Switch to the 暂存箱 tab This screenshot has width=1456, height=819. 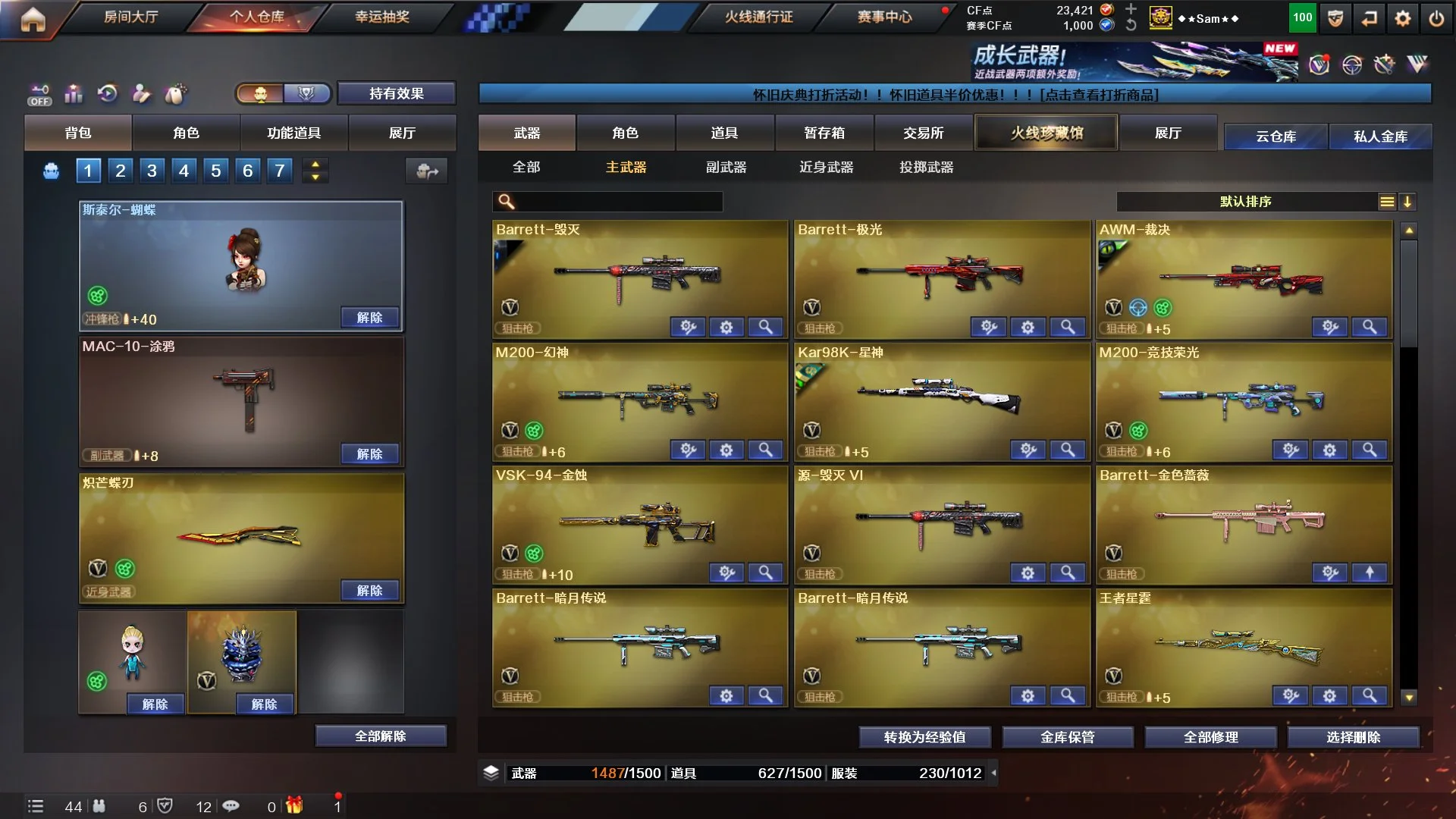click(824, 133)
